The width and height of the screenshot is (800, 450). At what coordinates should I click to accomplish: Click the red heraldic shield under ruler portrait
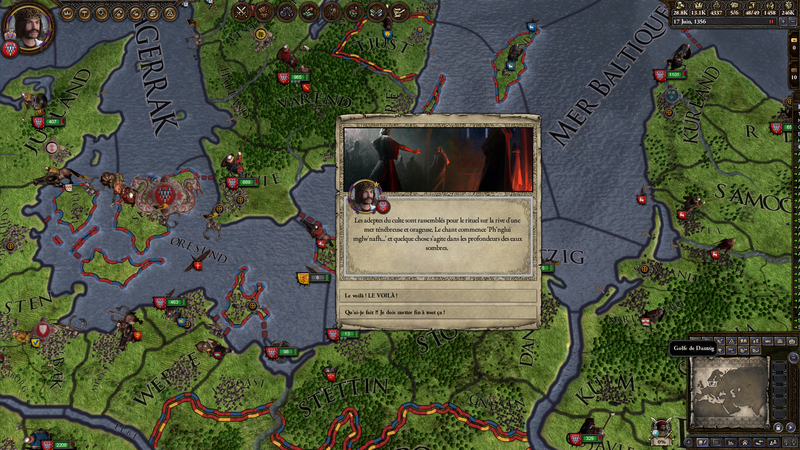click(x=11, y=49)
